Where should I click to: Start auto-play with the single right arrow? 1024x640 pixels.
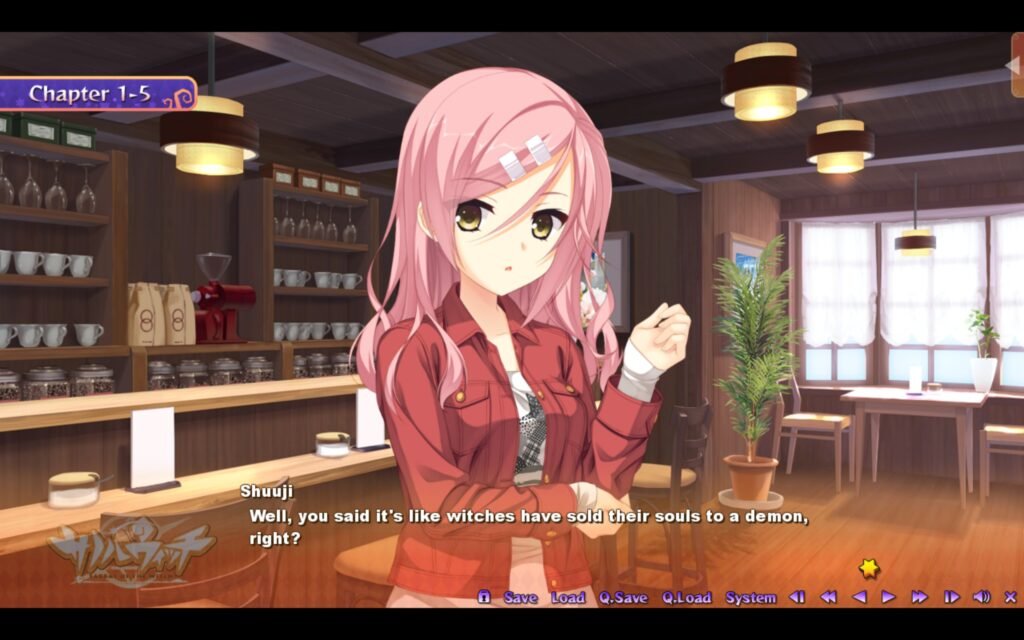[888, 597]
